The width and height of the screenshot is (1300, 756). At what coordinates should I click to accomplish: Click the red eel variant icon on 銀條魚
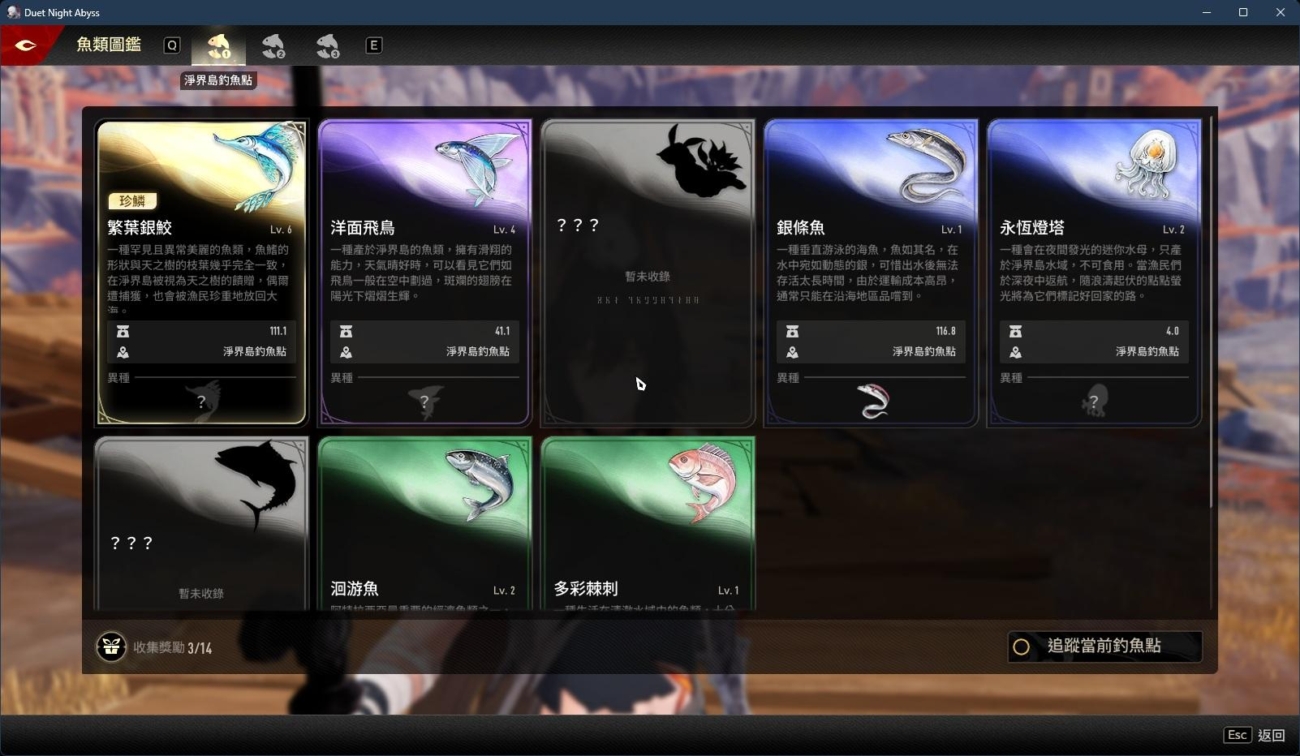871,399
